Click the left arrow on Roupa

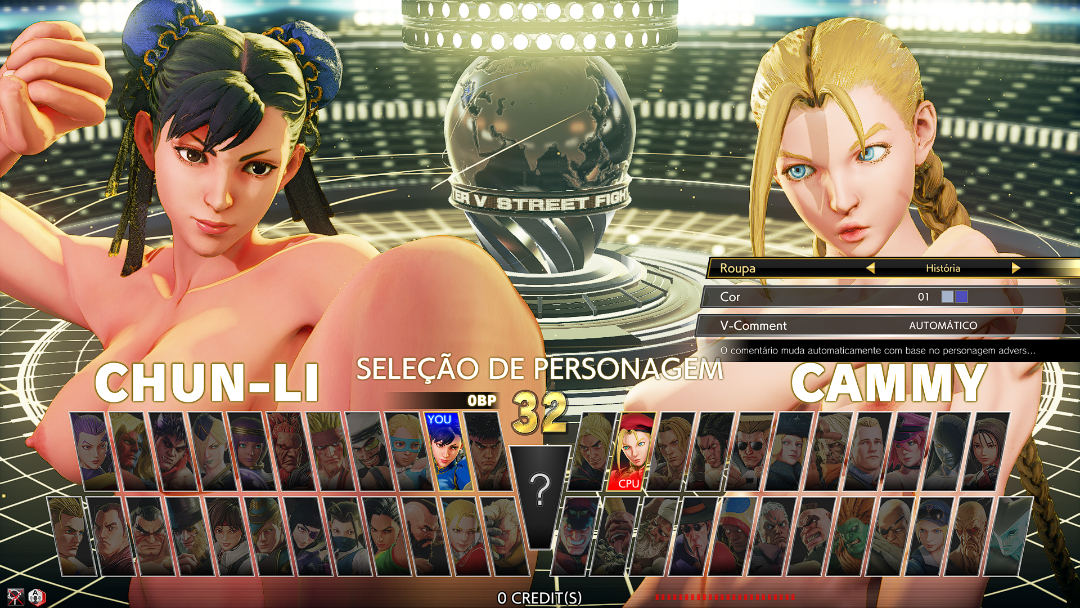pyautogui.click(x=870, y=268)
